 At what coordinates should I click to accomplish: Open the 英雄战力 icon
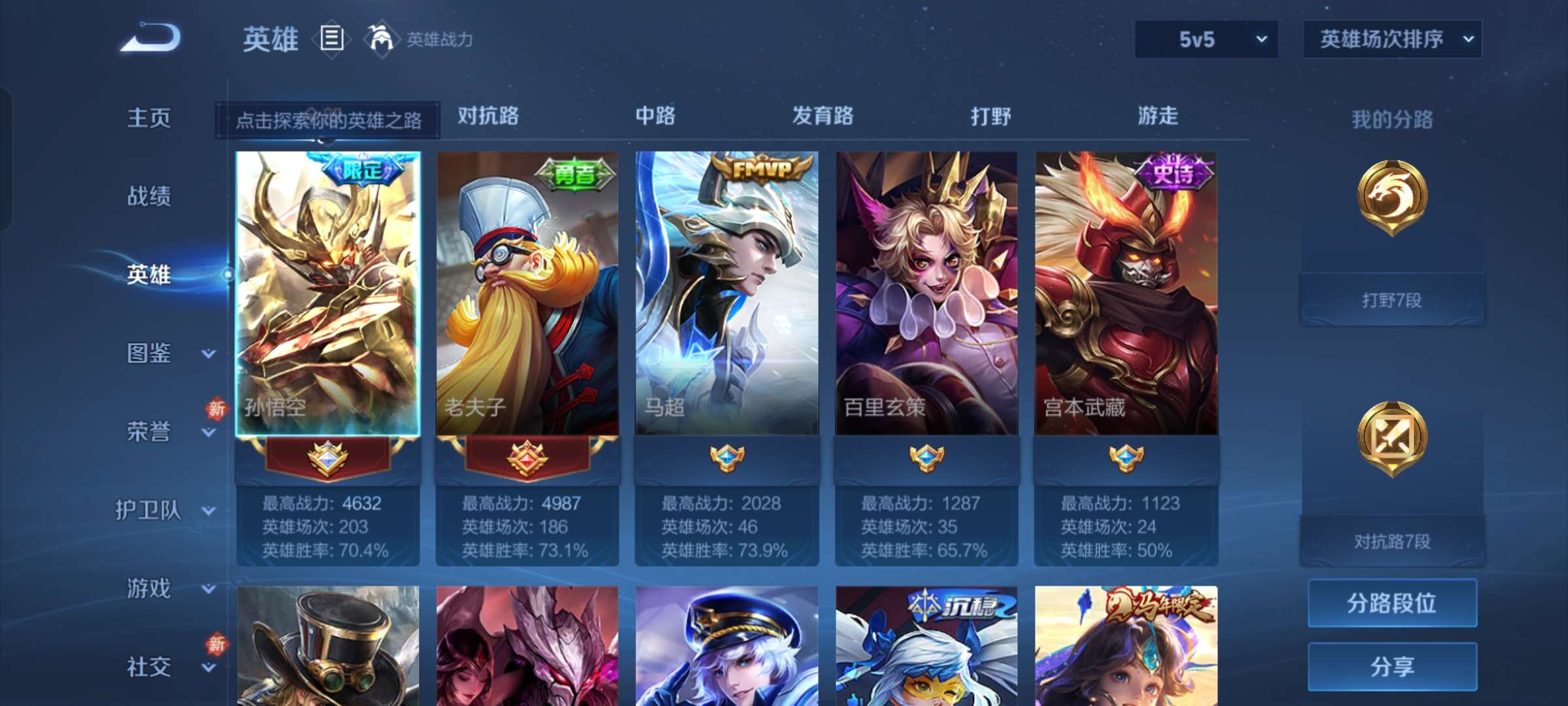383,39
